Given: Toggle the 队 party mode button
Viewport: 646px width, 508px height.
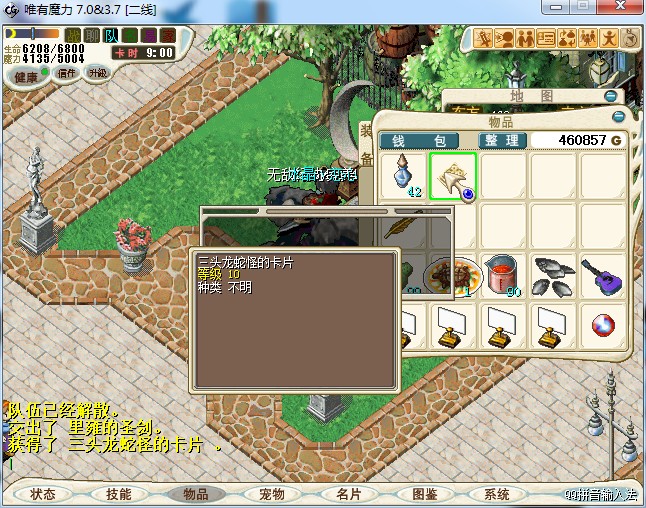Looking at the screenshot, I should coord(111,36).
